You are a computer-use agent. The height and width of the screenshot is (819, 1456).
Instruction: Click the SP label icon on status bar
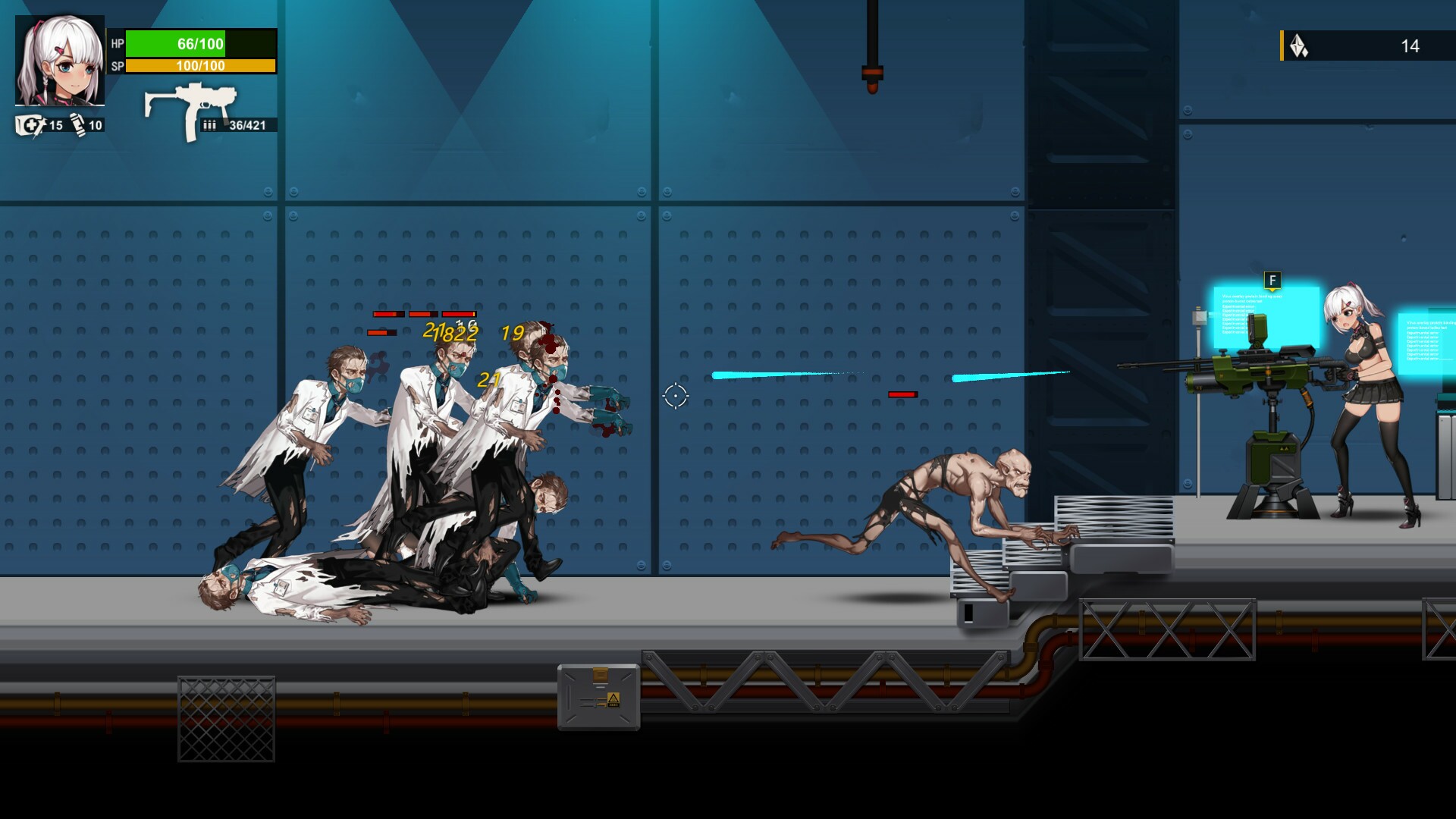coord(116,66)
